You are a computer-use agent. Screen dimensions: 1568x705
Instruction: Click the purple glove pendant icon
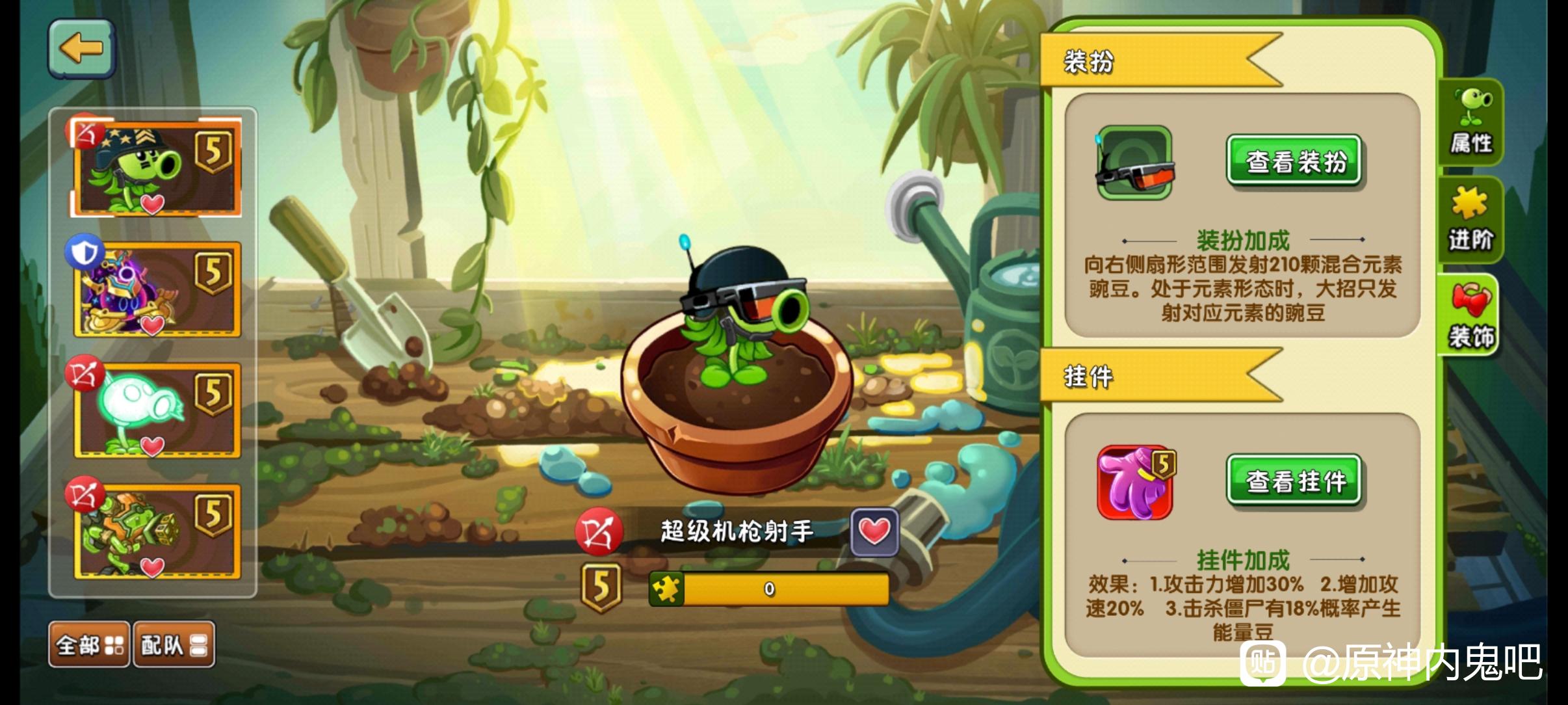pos(1136,482)
